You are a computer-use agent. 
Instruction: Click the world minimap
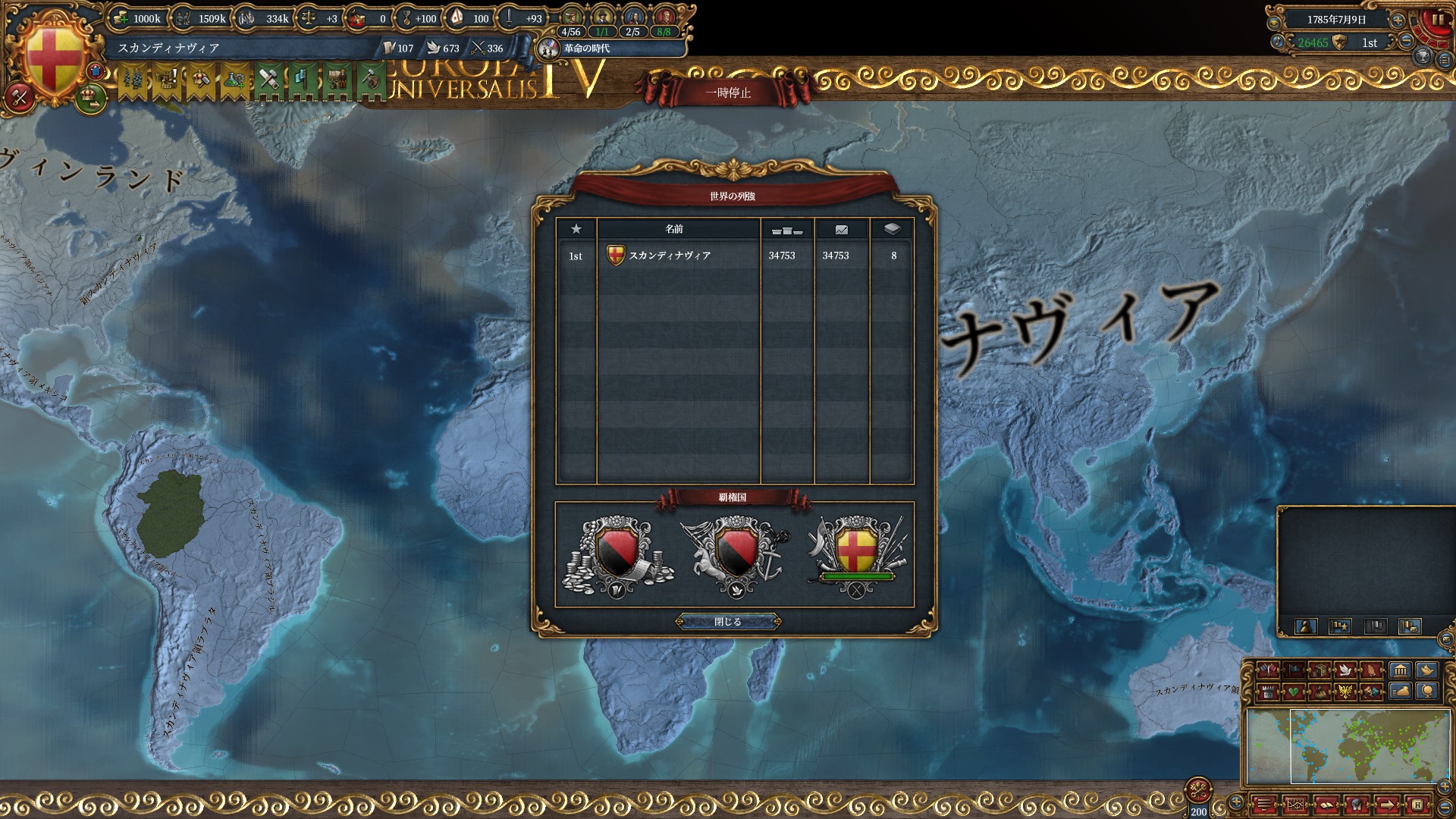[x=1347, y=746]
